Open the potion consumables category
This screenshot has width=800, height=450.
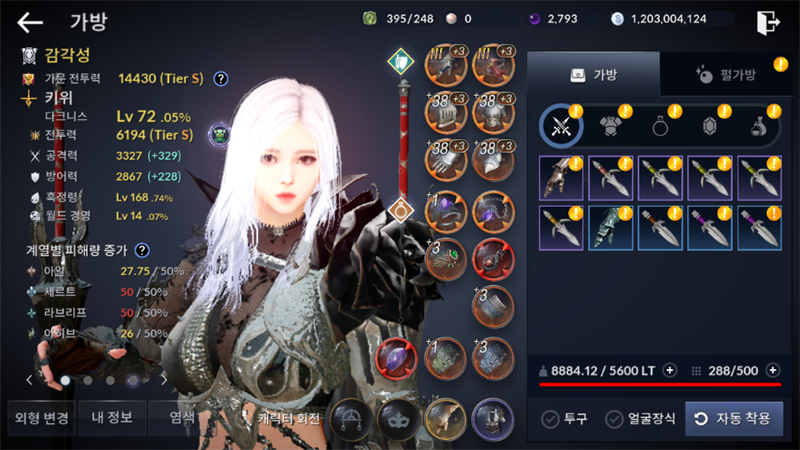(760, 126)
